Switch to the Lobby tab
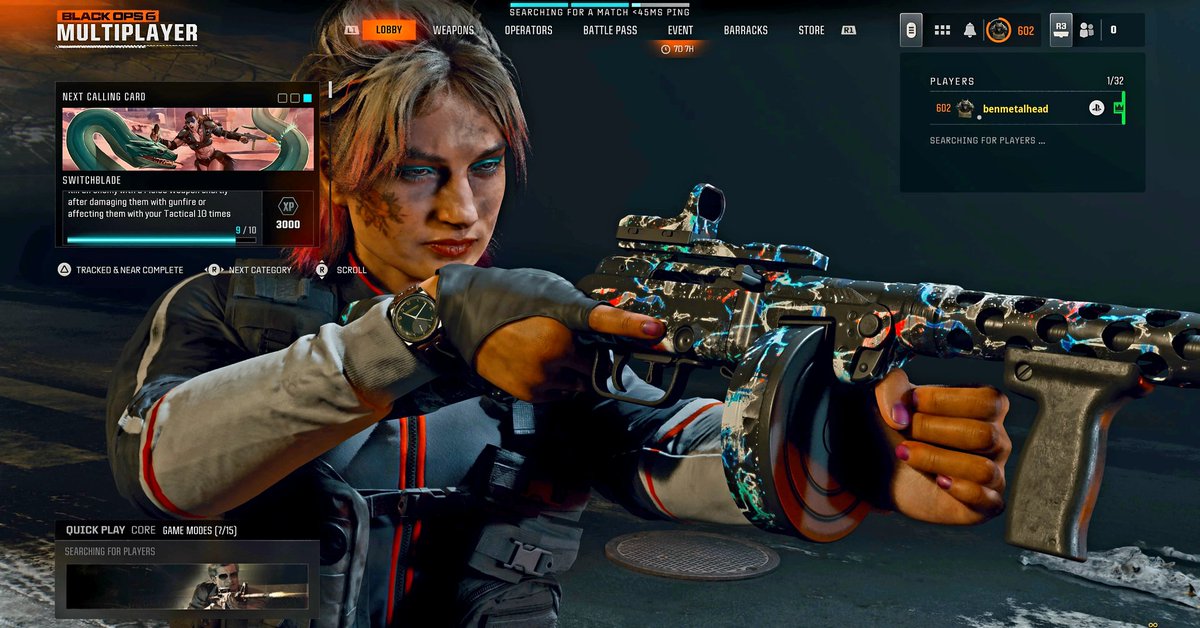This screenshot has height=628, width=1200. coord(389,30)
